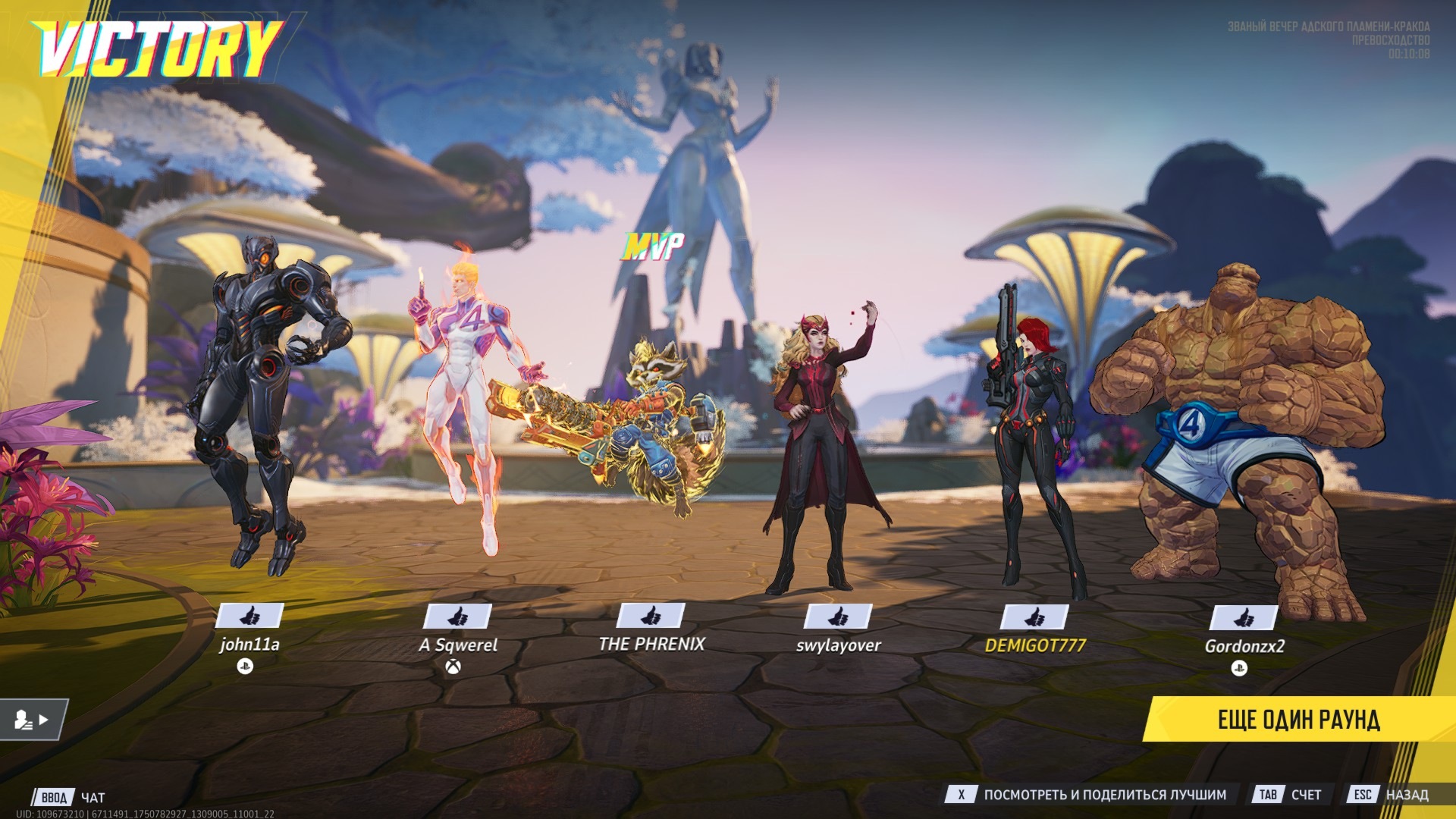Select player name Gordonzx2

1244,646
